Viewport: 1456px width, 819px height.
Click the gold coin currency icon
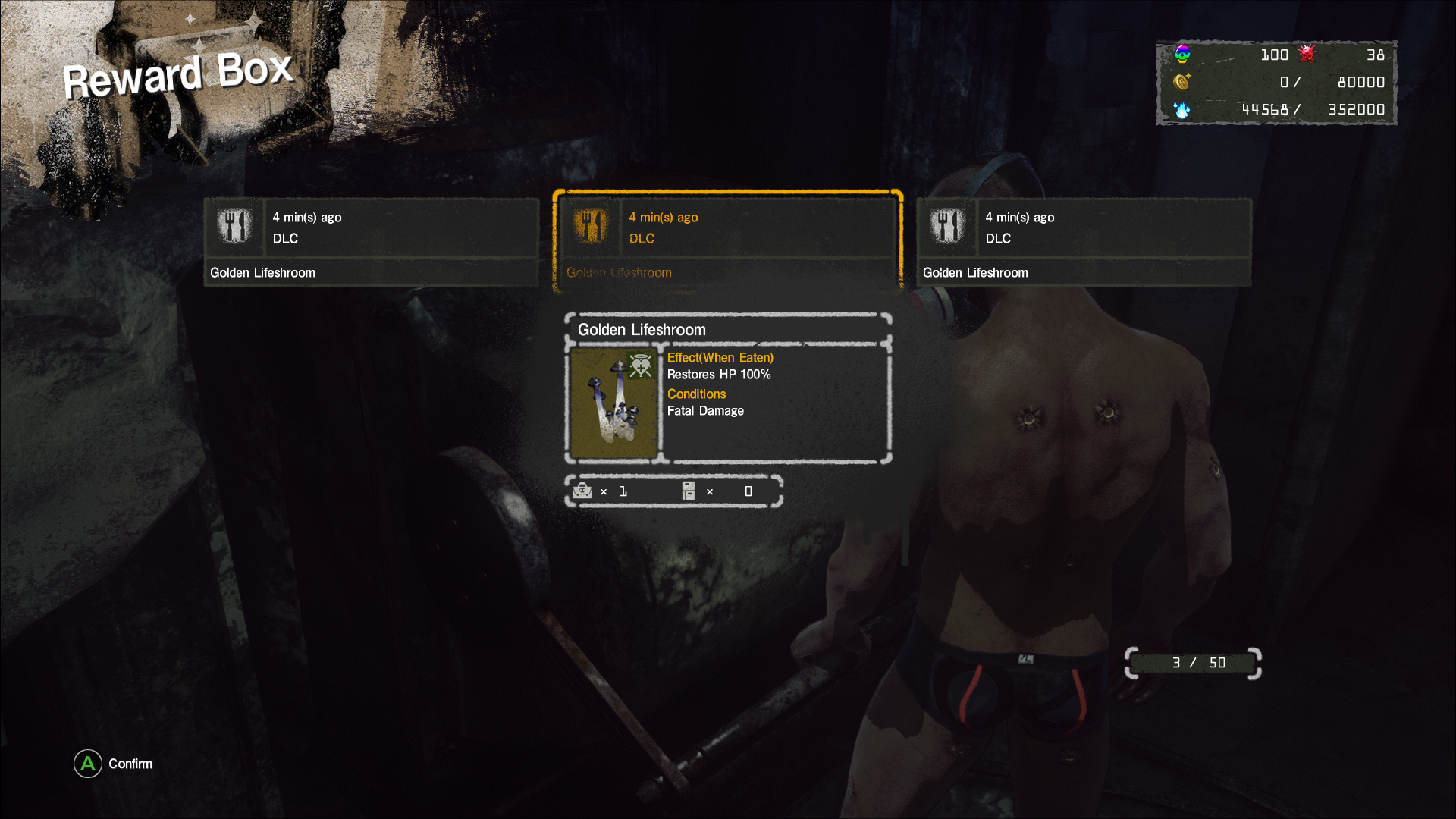click(x=1181, y=82)
